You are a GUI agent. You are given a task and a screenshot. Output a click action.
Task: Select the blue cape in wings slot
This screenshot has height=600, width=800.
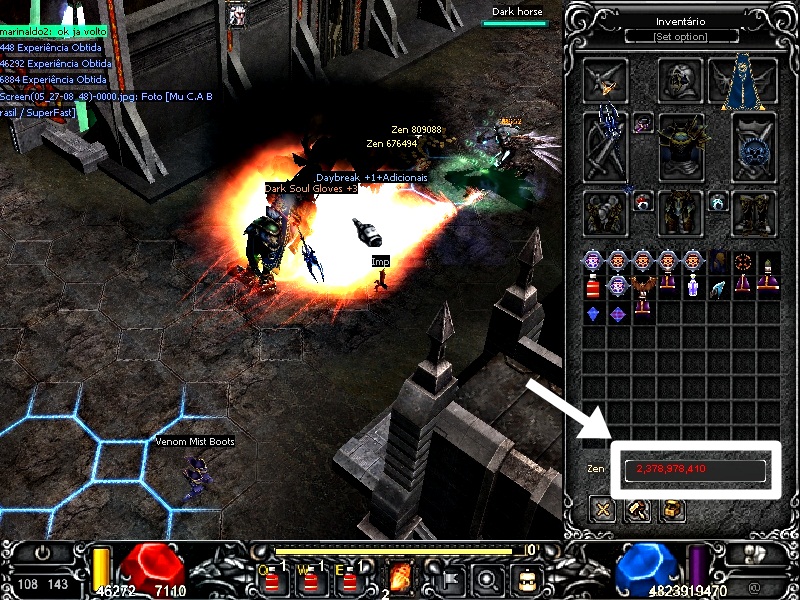click(x=743, y=82)
